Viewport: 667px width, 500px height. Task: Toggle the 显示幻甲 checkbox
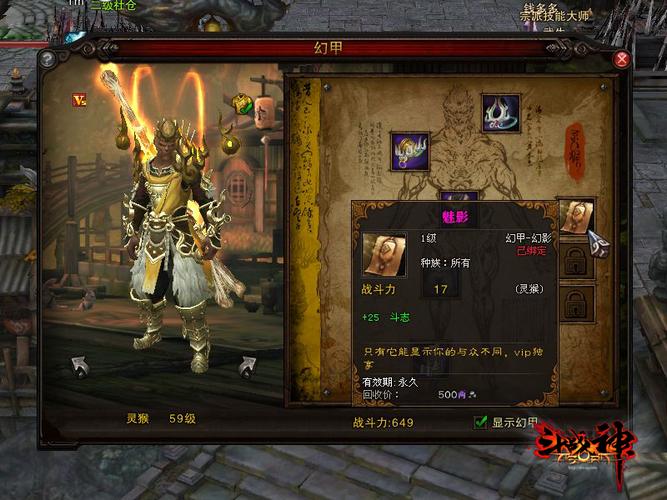481,422
